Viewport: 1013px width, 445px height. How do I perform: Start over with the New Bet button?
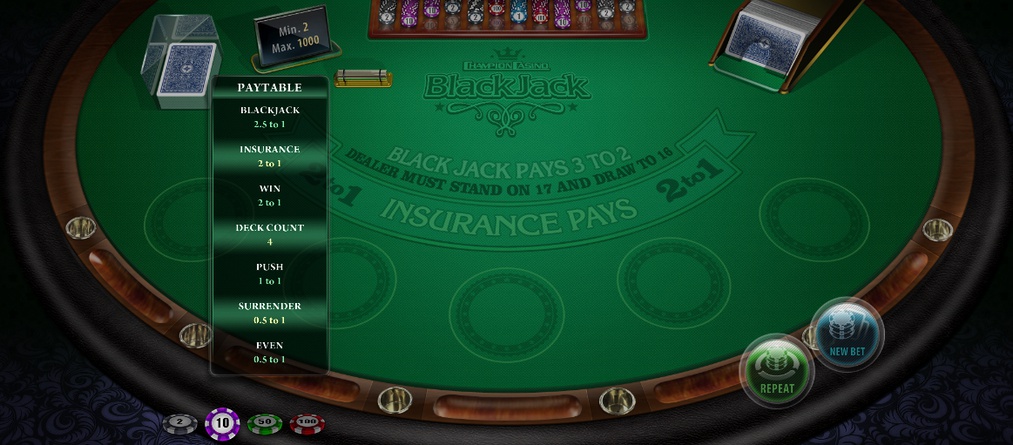point(847,333)
